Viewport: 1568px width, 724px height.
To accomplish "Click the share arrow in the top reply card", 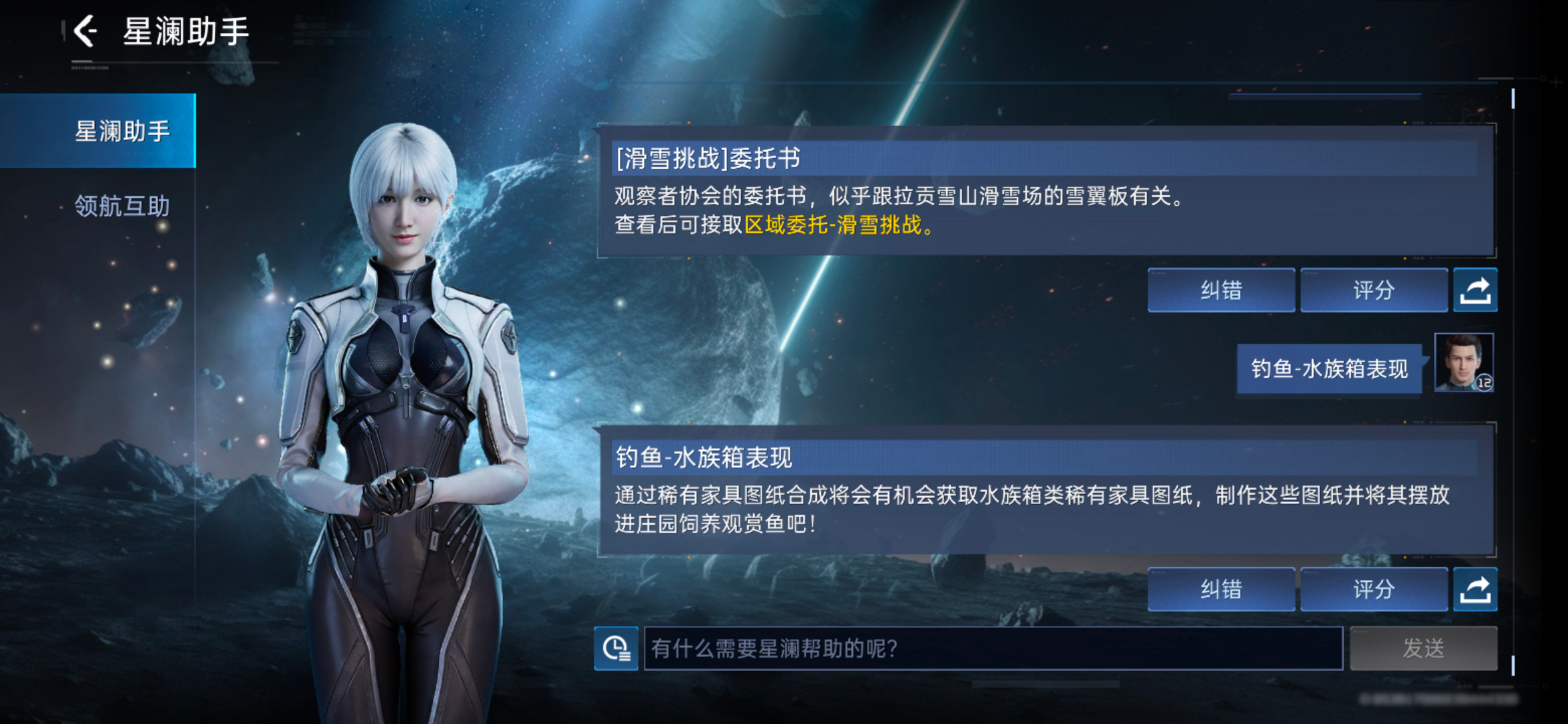I will click(x=1474, y=290).
